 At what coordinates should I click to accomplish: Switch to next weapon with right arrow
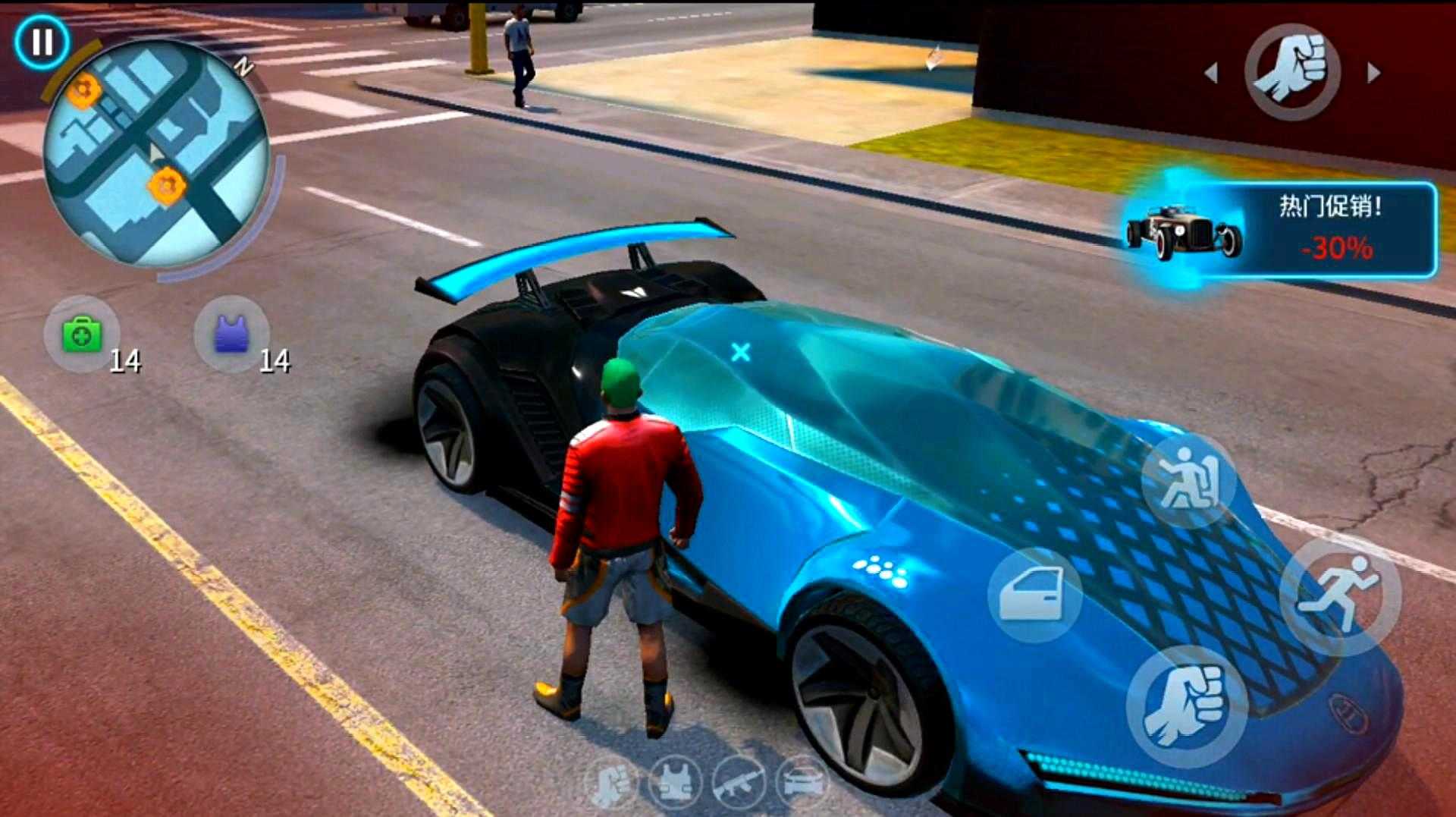tap(1373, 73)
